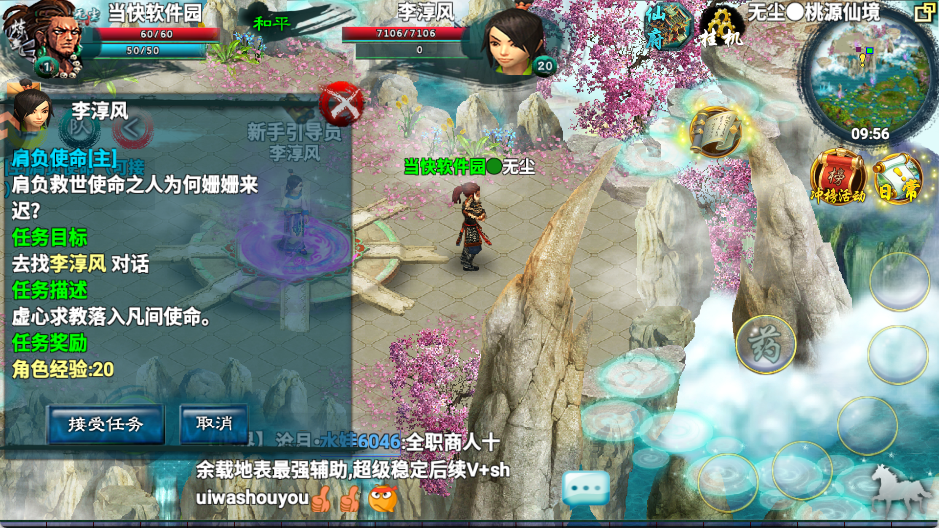Open the circular minimap
Image resolution: width=939 pixels, height=528 pixels.
pos(866,76)
